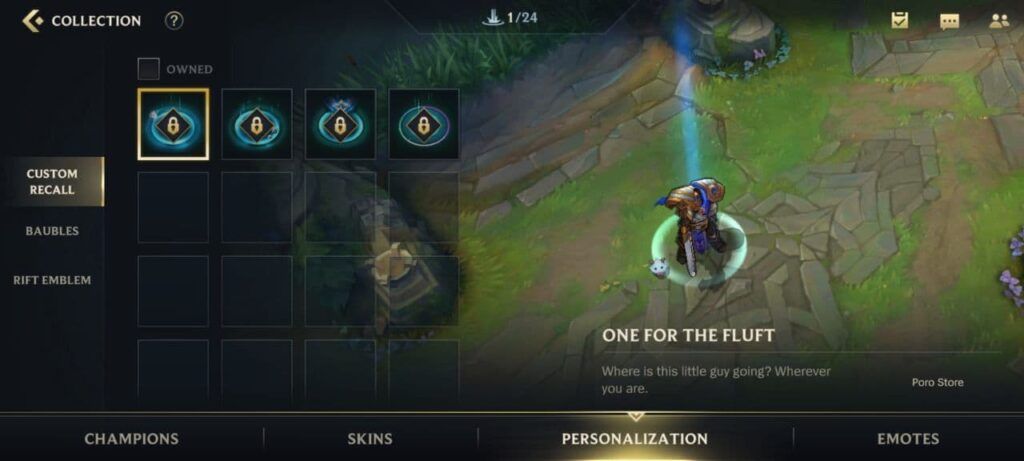
Task: Open the missions checklist icon
Action: 900,20
